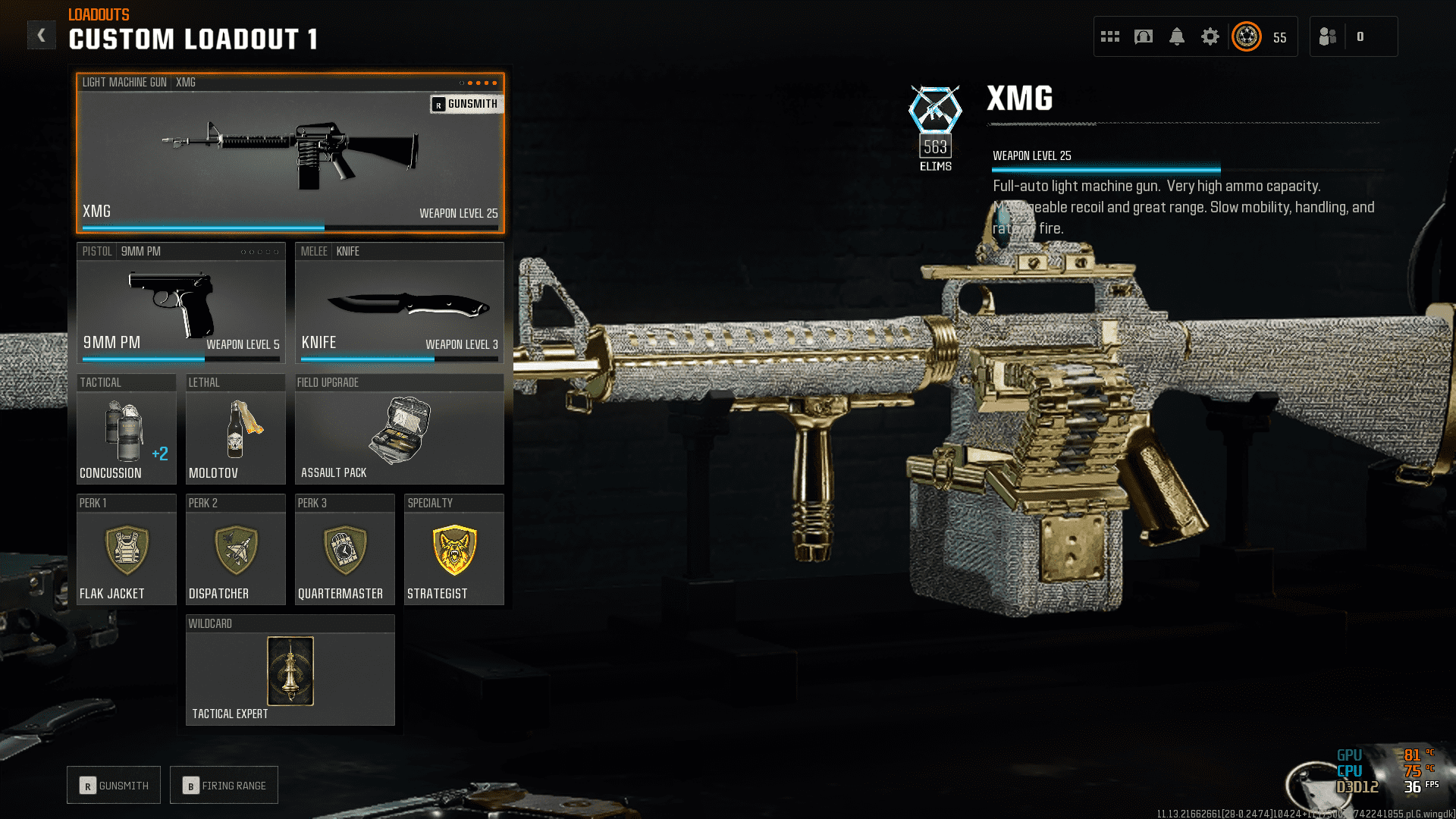
Task: Open the Molotov lethal slot
Action: 235,430
